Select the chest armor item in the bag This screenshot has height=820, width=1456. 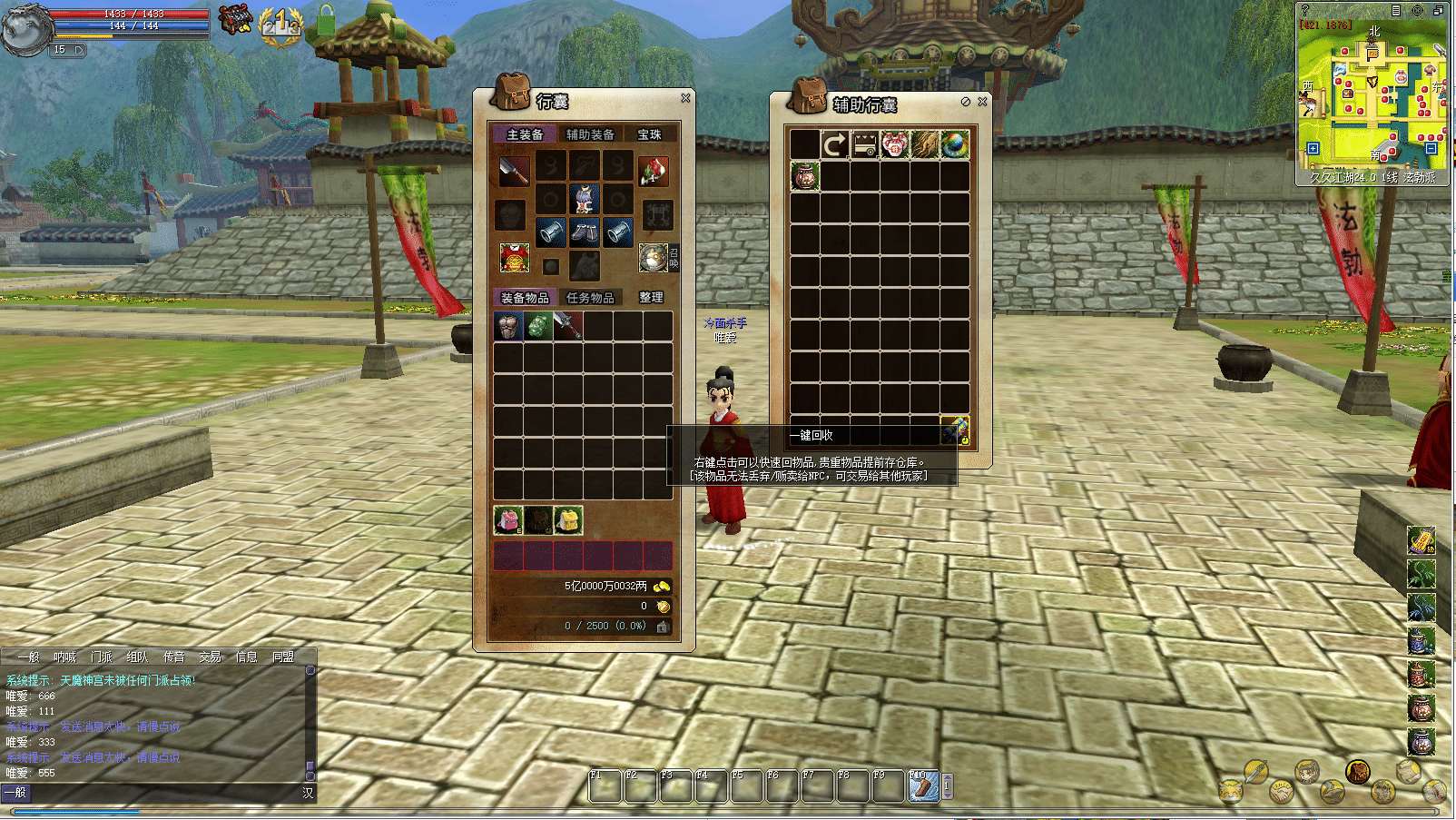point(508,327)
